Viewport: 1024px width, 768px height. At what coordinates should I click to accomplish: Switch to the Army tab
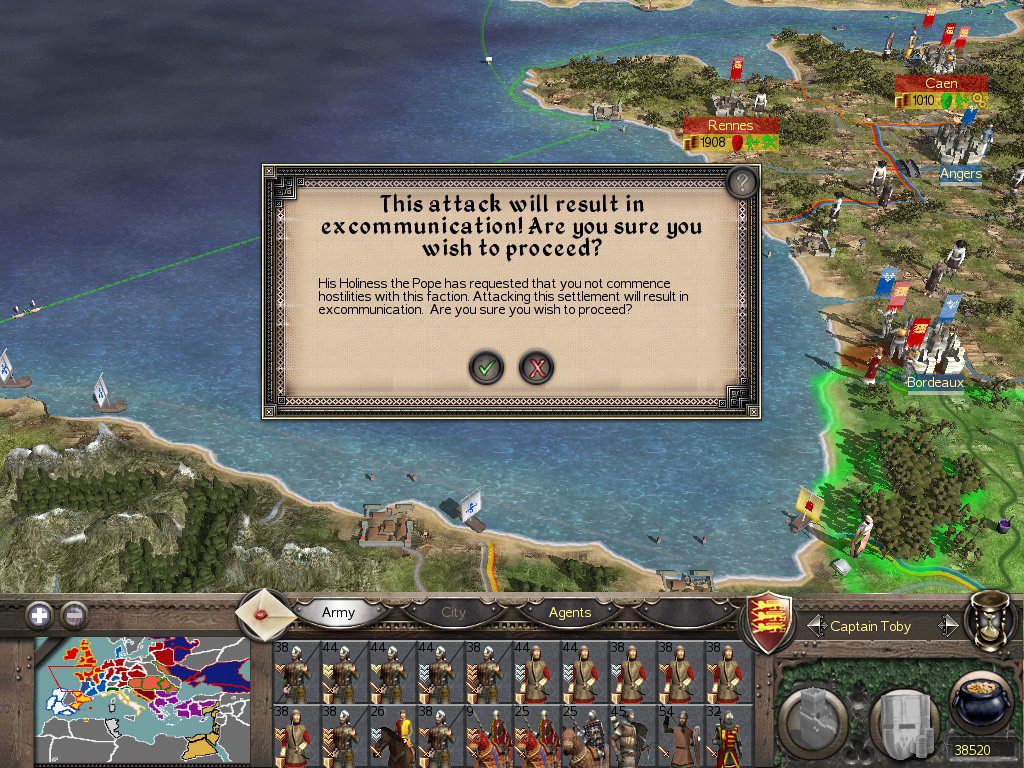point(338,612)
